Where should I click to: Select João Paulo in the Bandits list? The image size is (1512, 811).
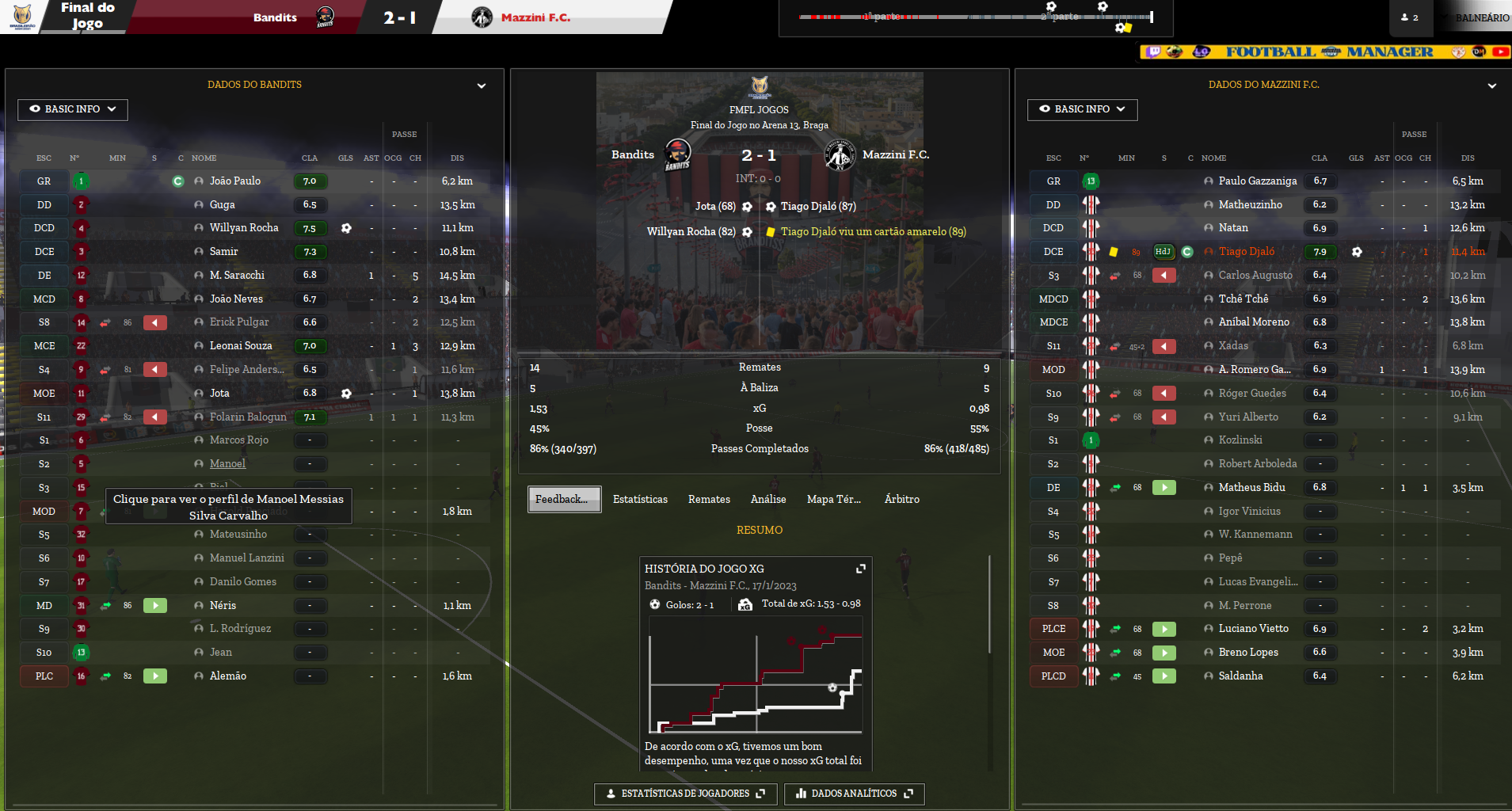[234, 181]
